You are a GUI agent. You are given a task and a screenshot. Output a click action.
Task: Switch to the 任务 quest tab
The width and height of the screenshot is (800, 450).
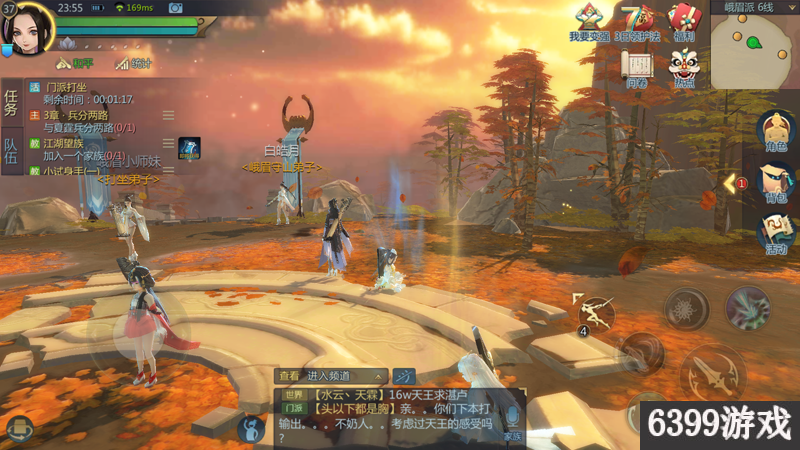(11, 102)
